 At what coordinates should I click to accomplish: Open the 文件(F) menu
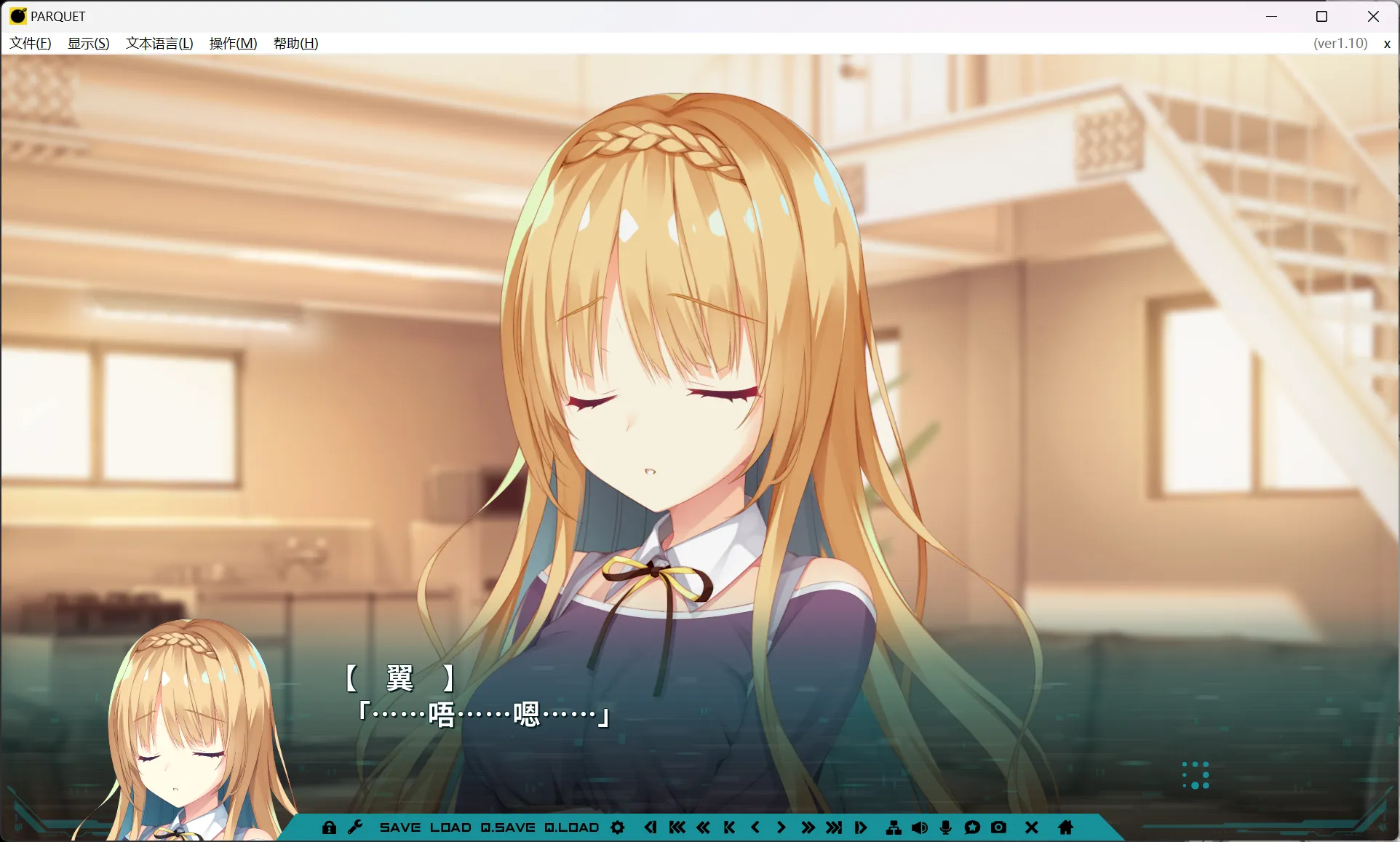coord(30,44)
